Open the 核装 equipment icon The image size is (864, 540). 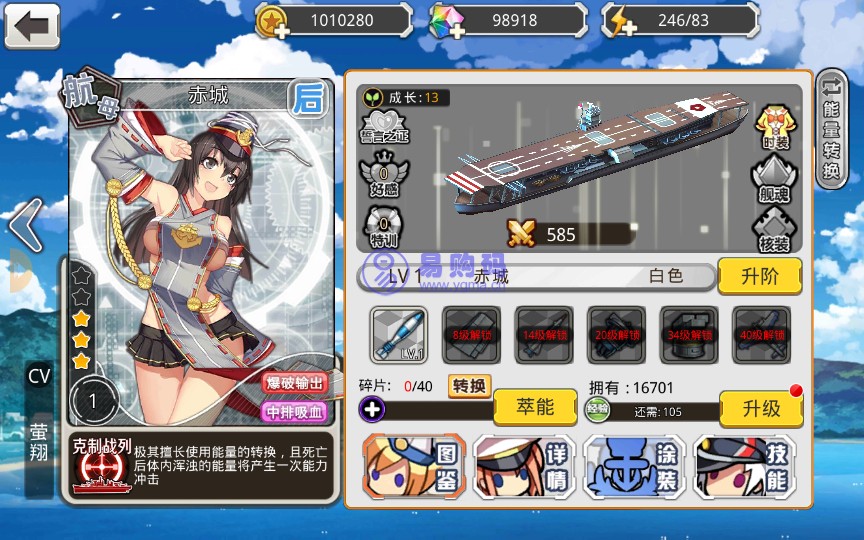click(775, 230)
